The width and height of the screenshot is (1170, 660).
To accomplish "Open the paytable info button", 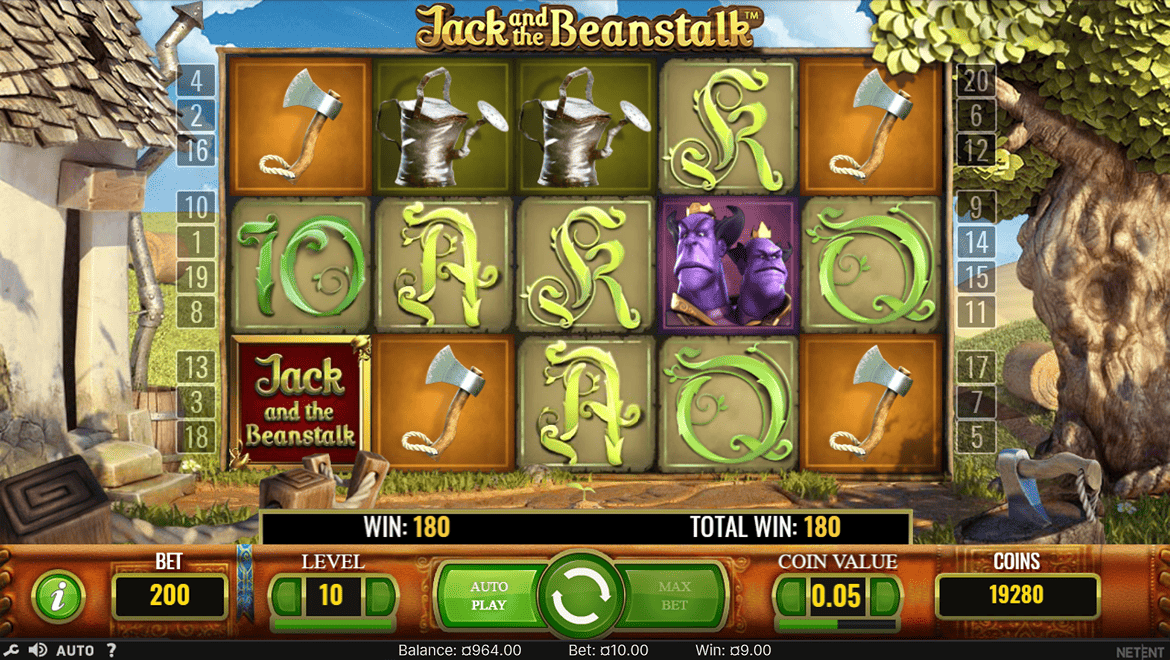I will [56, 597].
